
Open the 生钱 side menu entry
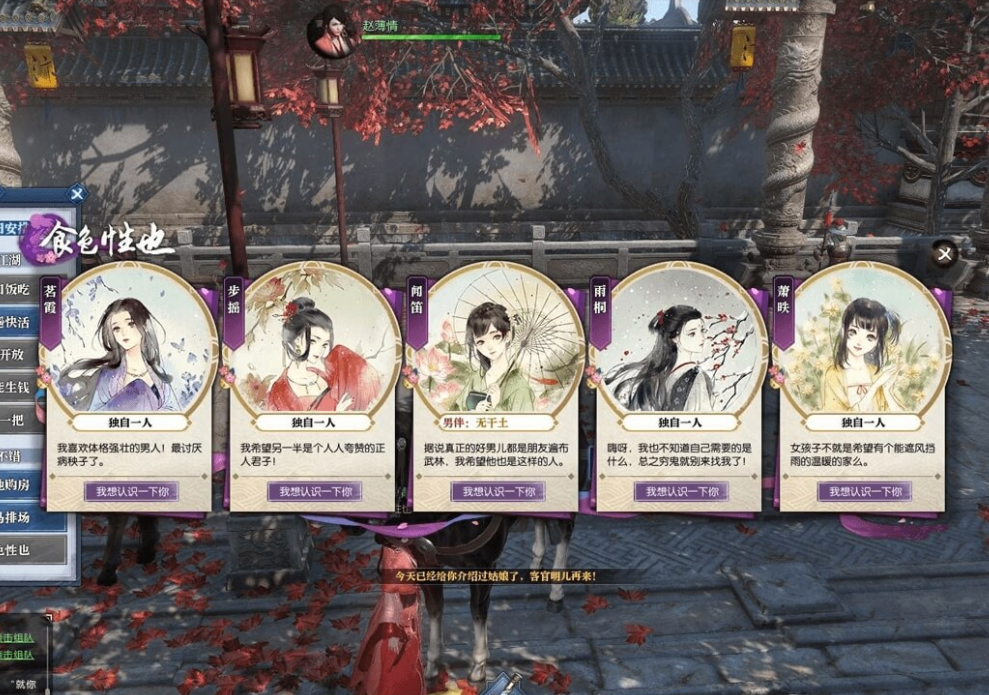click(x=25, y=387)
